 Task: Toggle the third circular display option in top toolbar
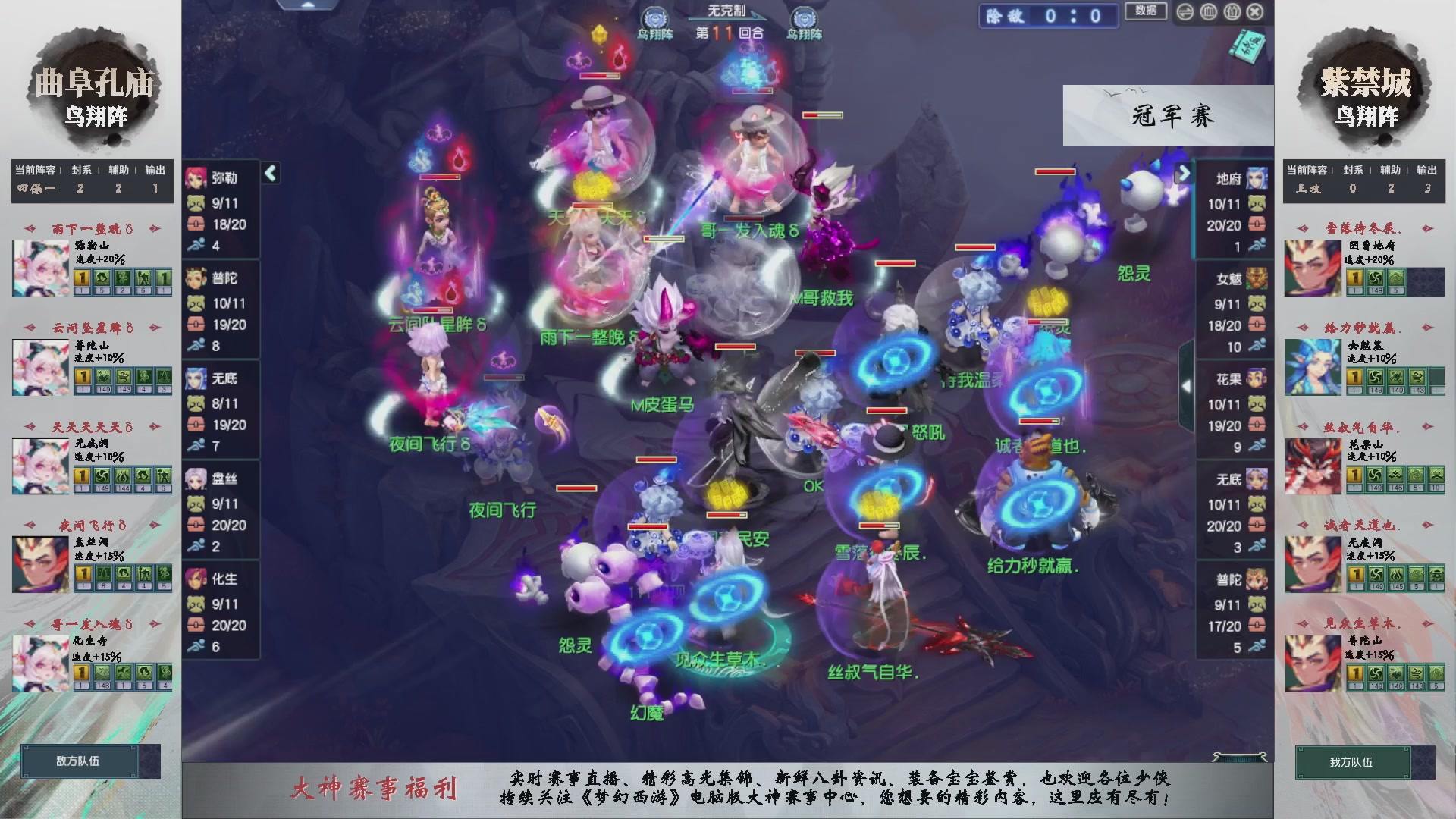pos(1232,13)
